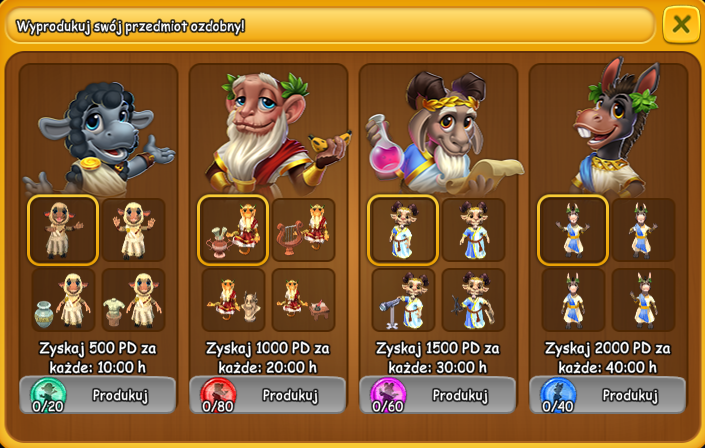The height and width of the screenshot is (448, 705).
Task: Choose the old man with vases thumbnail
Action: coord(233,230)
